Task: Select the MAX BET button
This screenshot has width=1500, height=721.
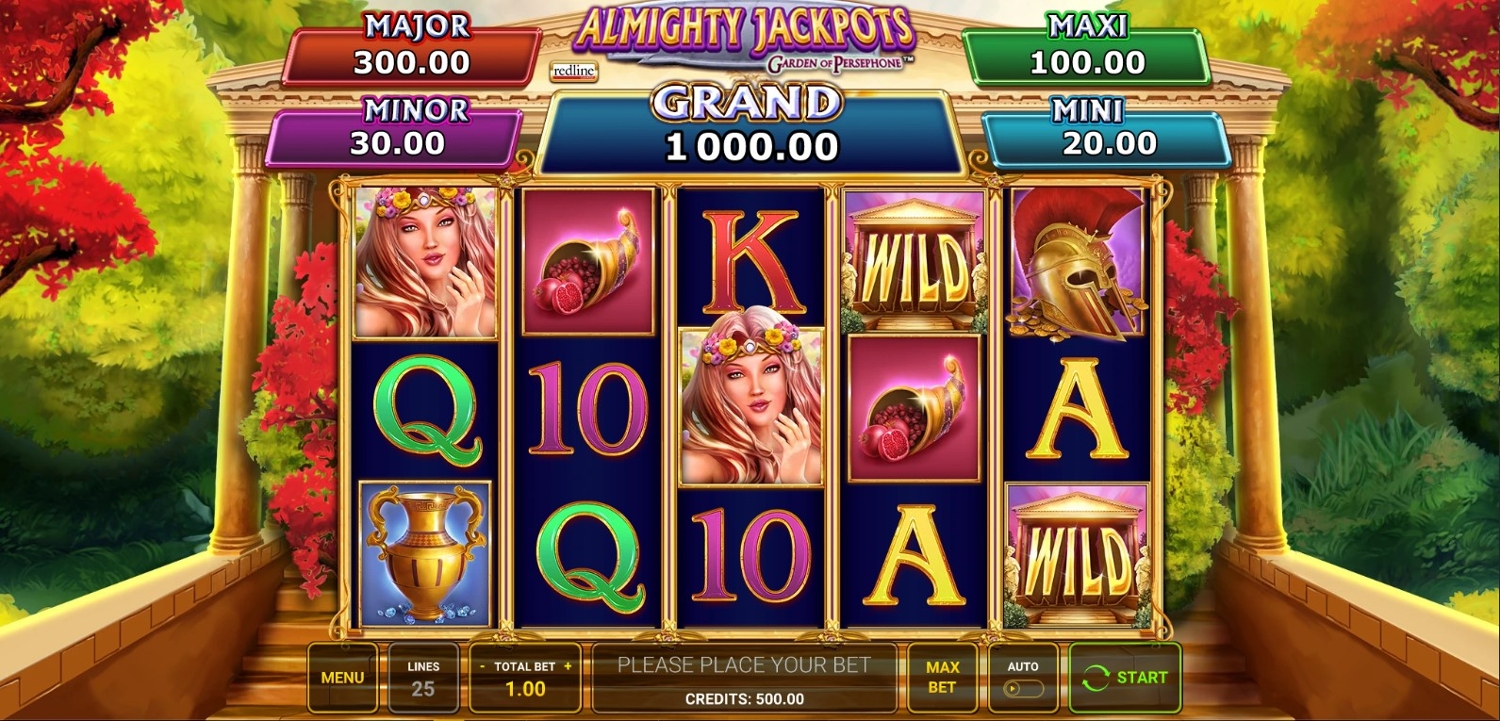Action: 942,677
